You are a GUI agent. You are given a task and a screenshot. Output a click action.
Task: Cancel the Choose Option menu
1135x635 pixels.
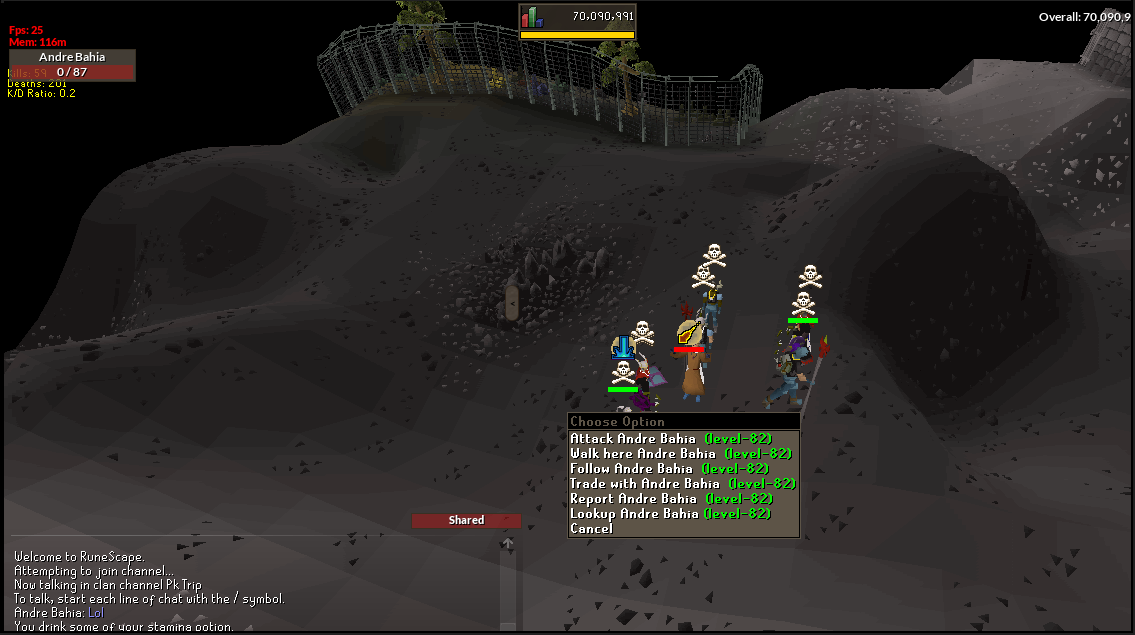tap(591, 529)
